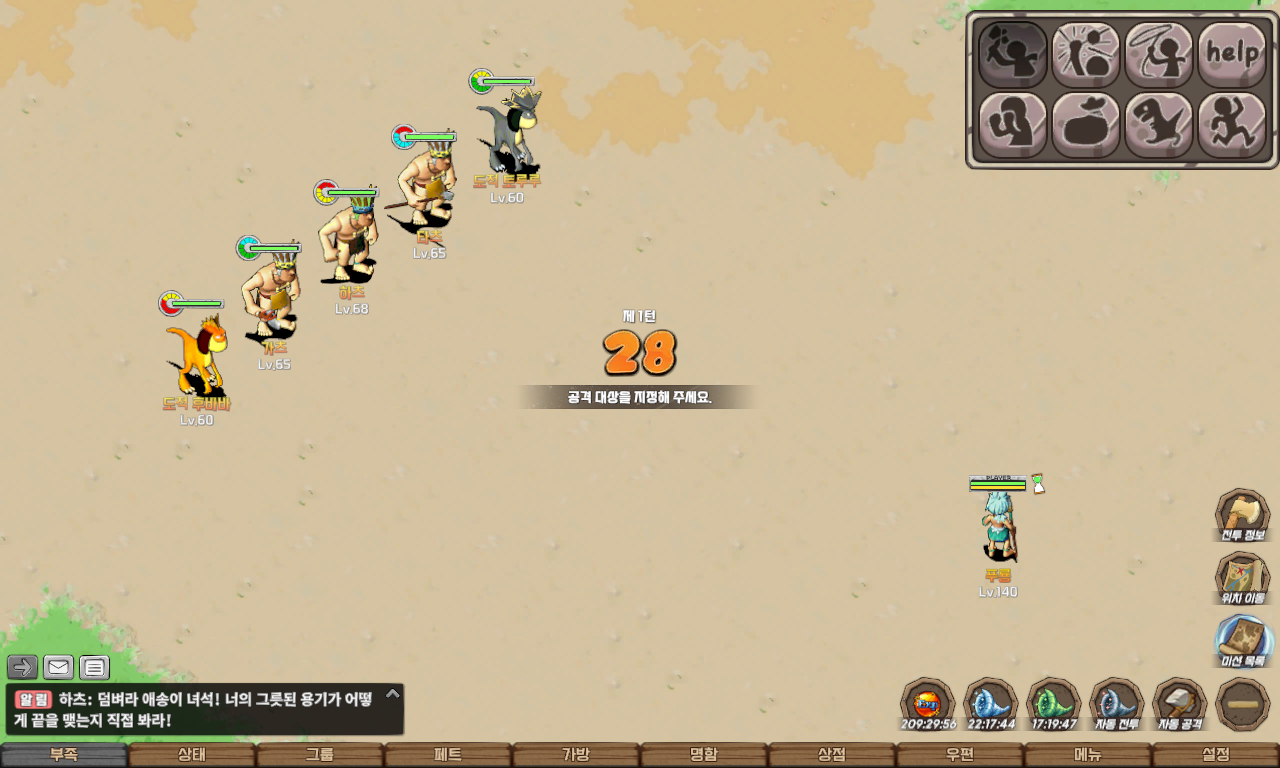Select the raised-fist guard command
1280x768 pixels.
(1012, 125)
